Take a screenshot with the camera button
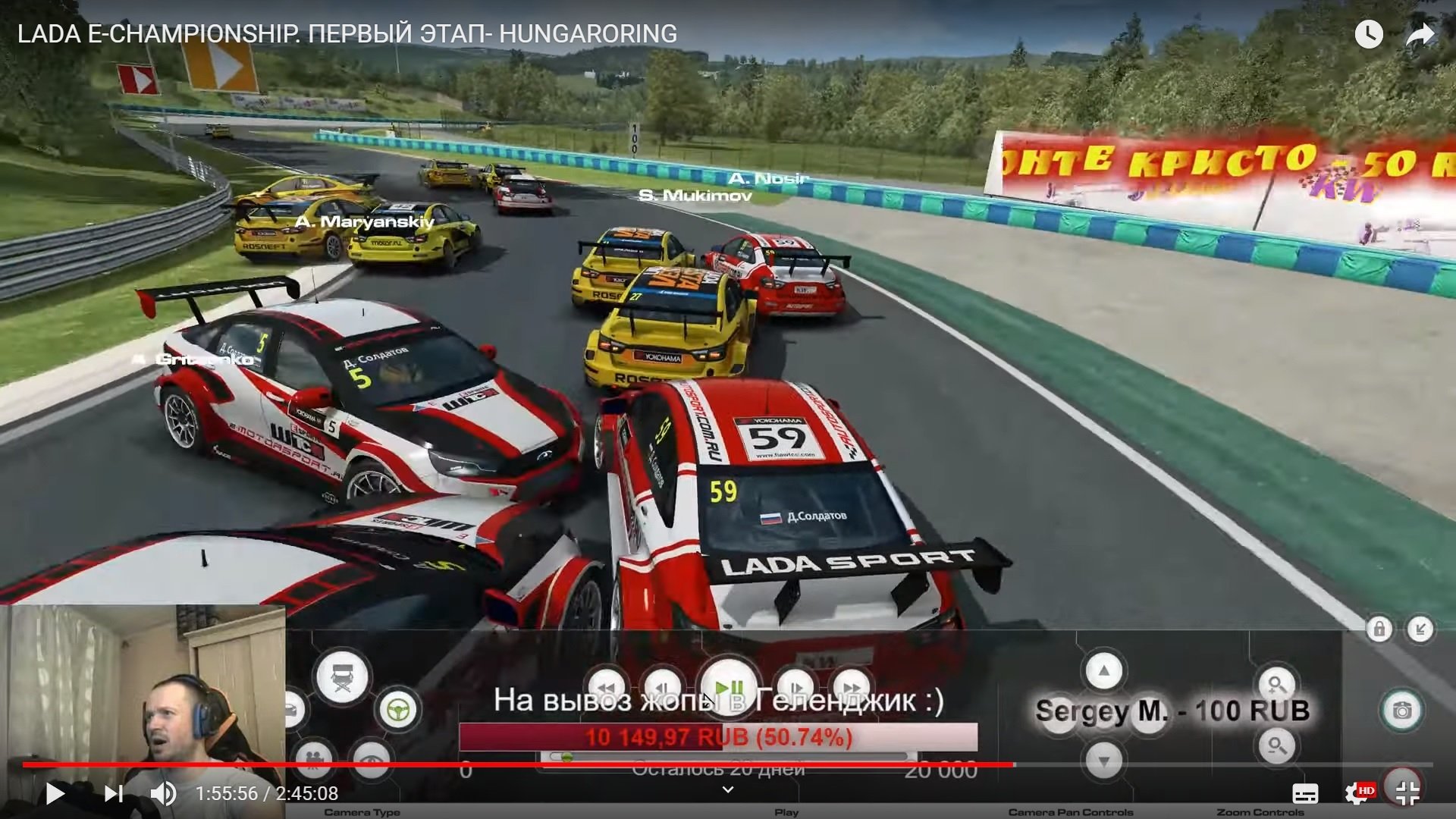 tap(1401, 711)
